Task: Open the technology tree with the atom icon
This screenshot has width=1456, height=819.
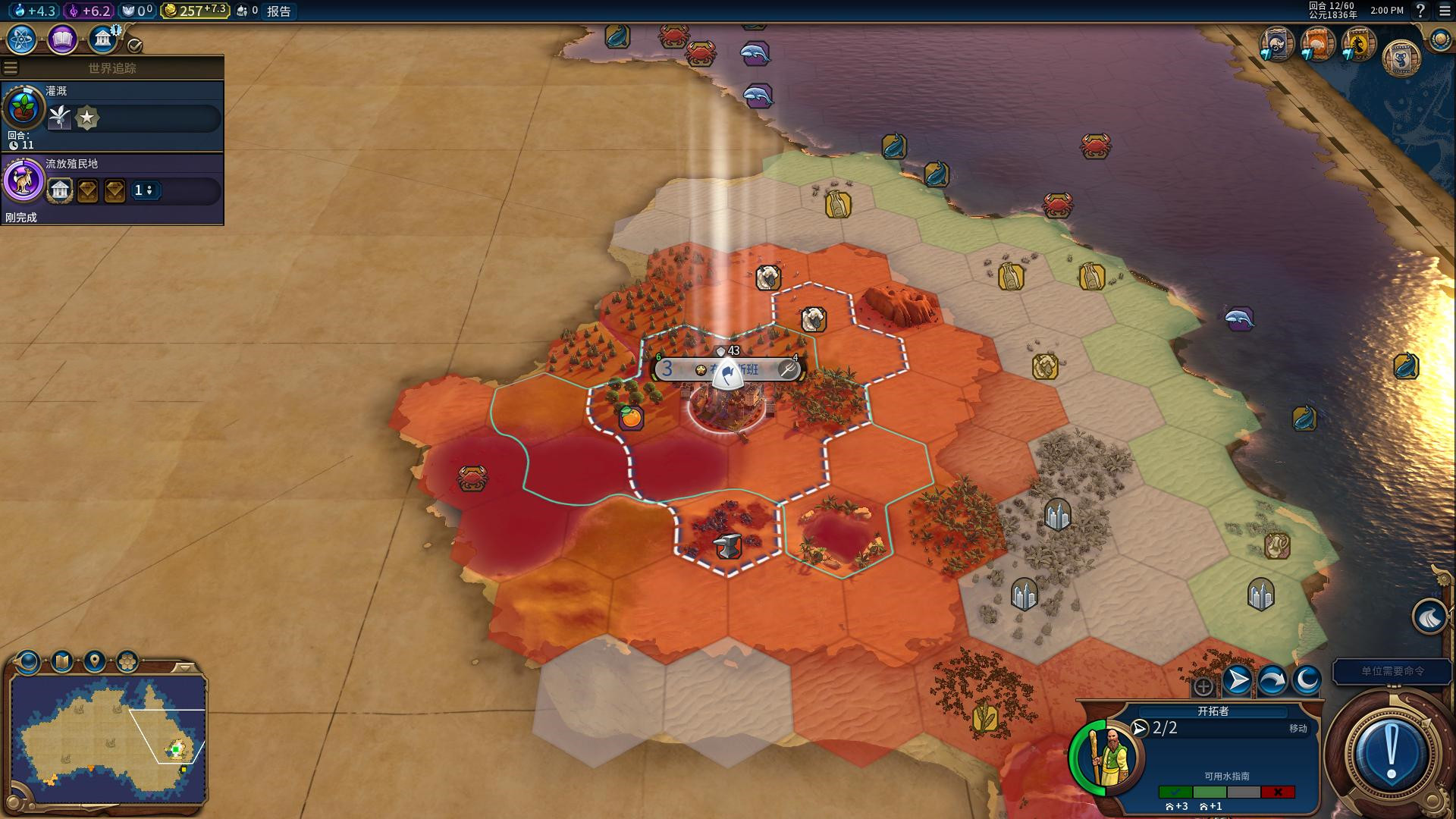Action: pyautogui.click(x=22, y=39)
